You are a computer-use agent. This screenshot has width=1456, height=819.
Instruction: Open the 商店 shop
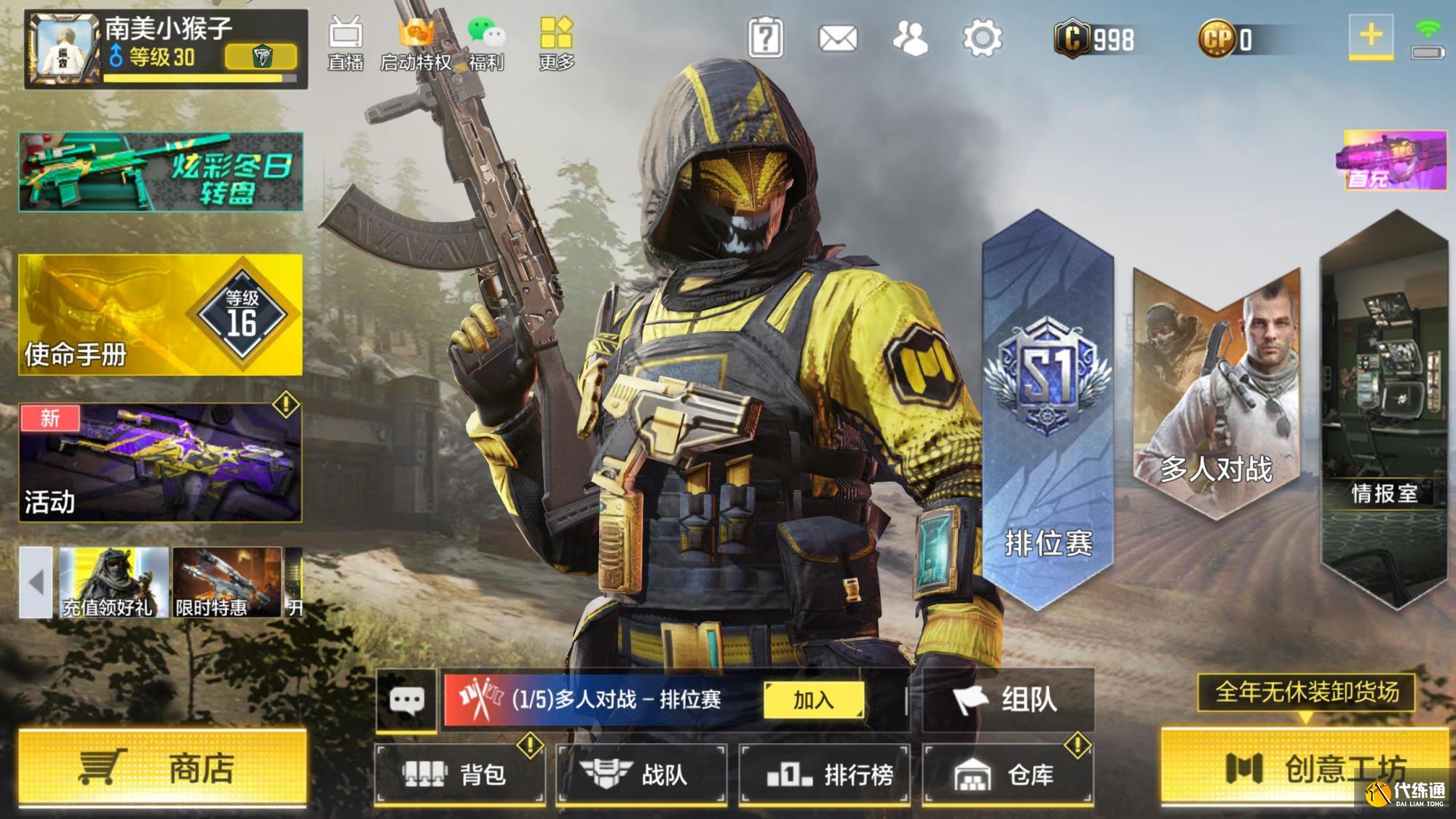[x=162, y=768]
